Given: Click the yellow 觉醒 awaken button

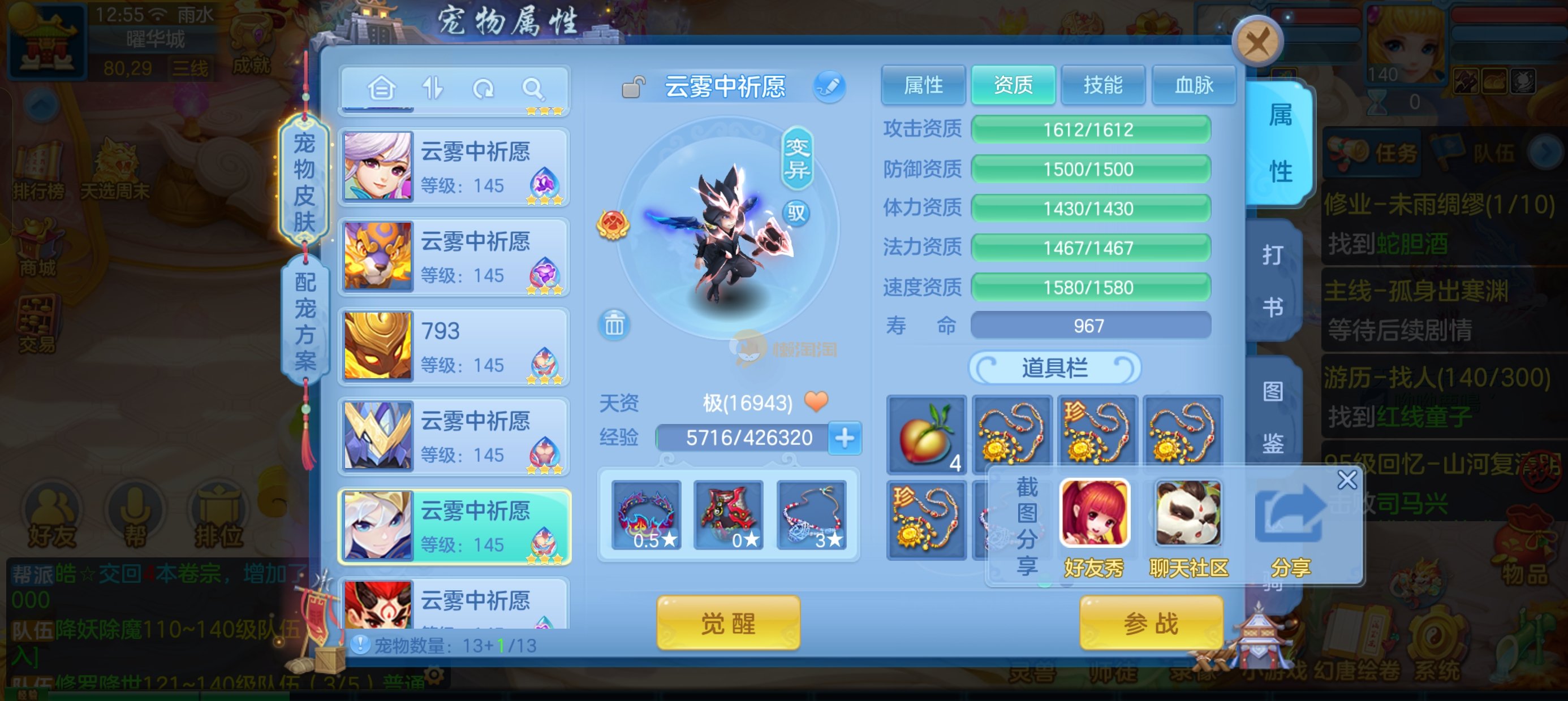Looking at the screenshot, I should pos(728,623).
